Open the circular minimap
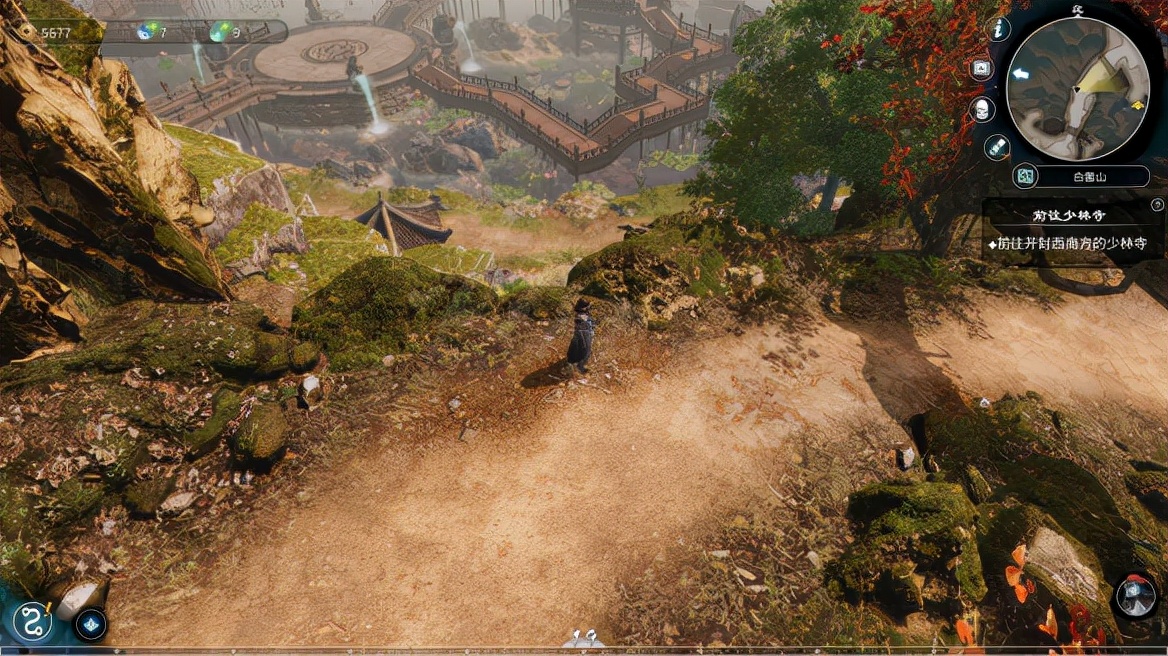1168x656 pixels. point(1078,88)
